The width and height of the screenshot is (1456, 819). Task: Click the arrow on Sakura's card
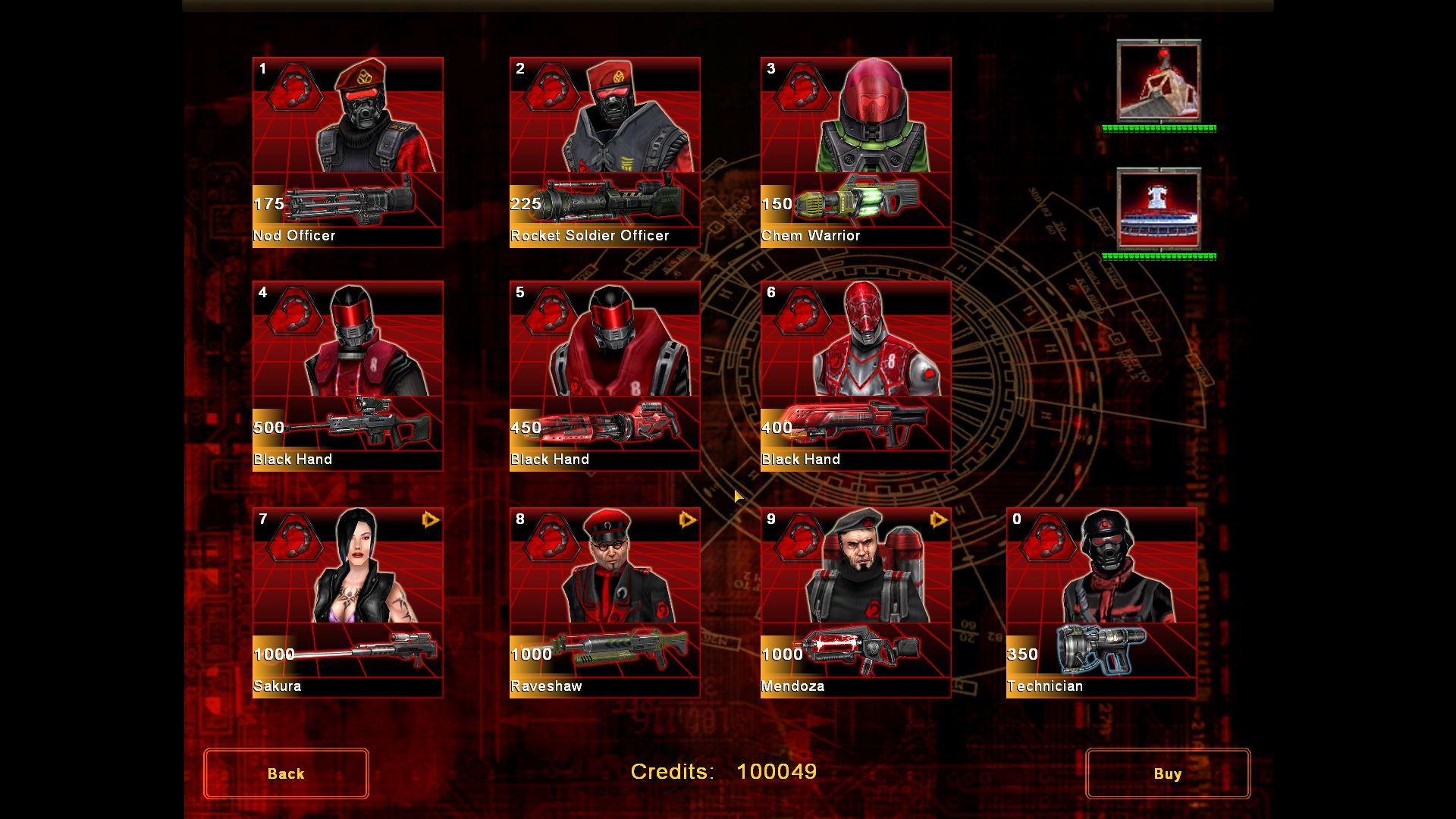[431, 519]
